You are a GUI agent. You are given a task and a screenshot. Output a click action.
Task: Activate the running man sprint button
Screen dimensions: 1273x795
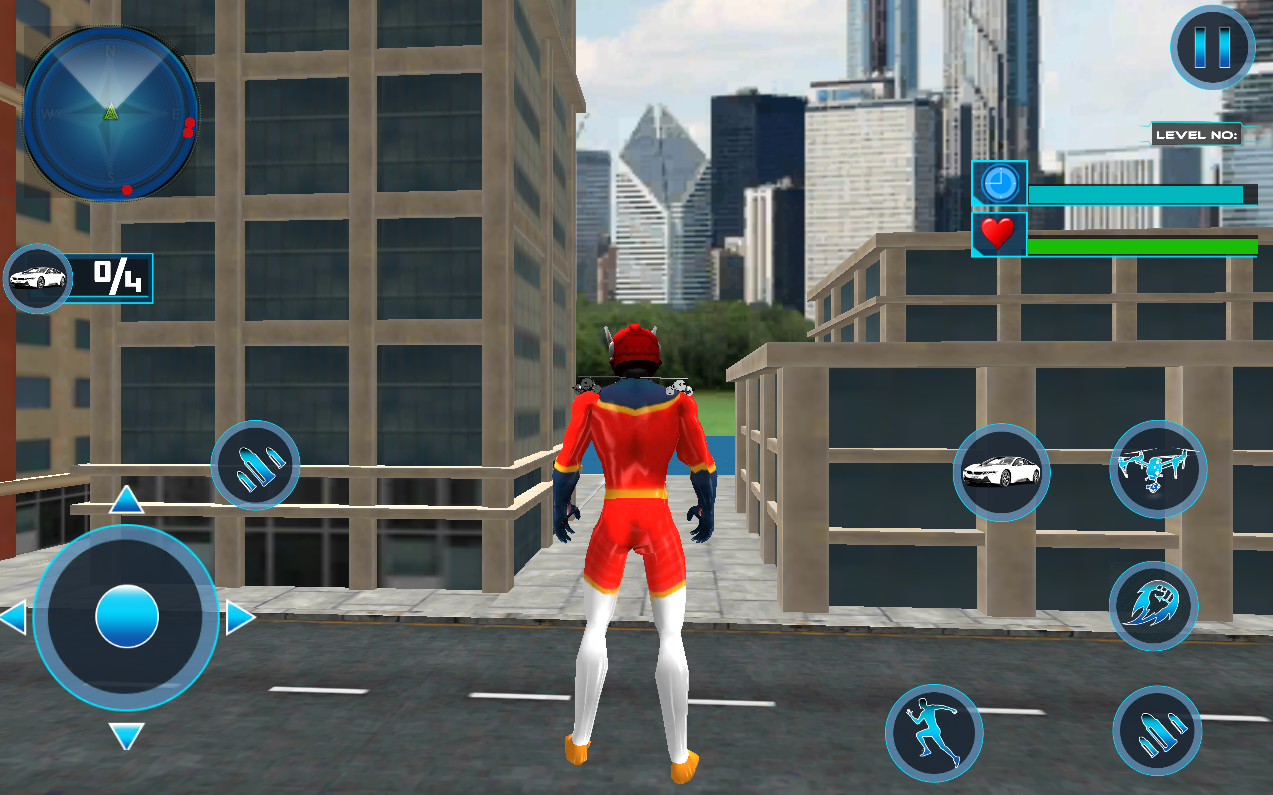[934, 733]
